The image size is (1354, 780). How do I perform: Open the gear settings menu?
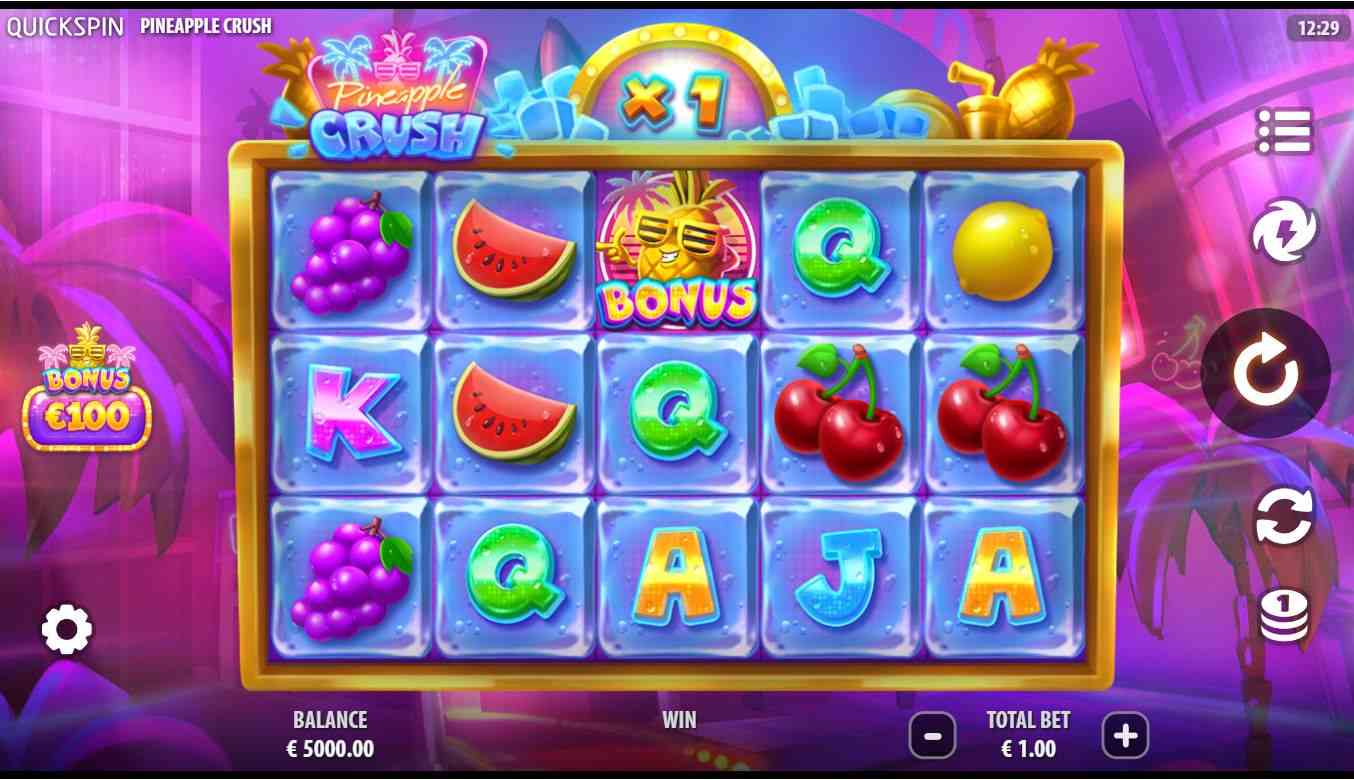(67, 629)
